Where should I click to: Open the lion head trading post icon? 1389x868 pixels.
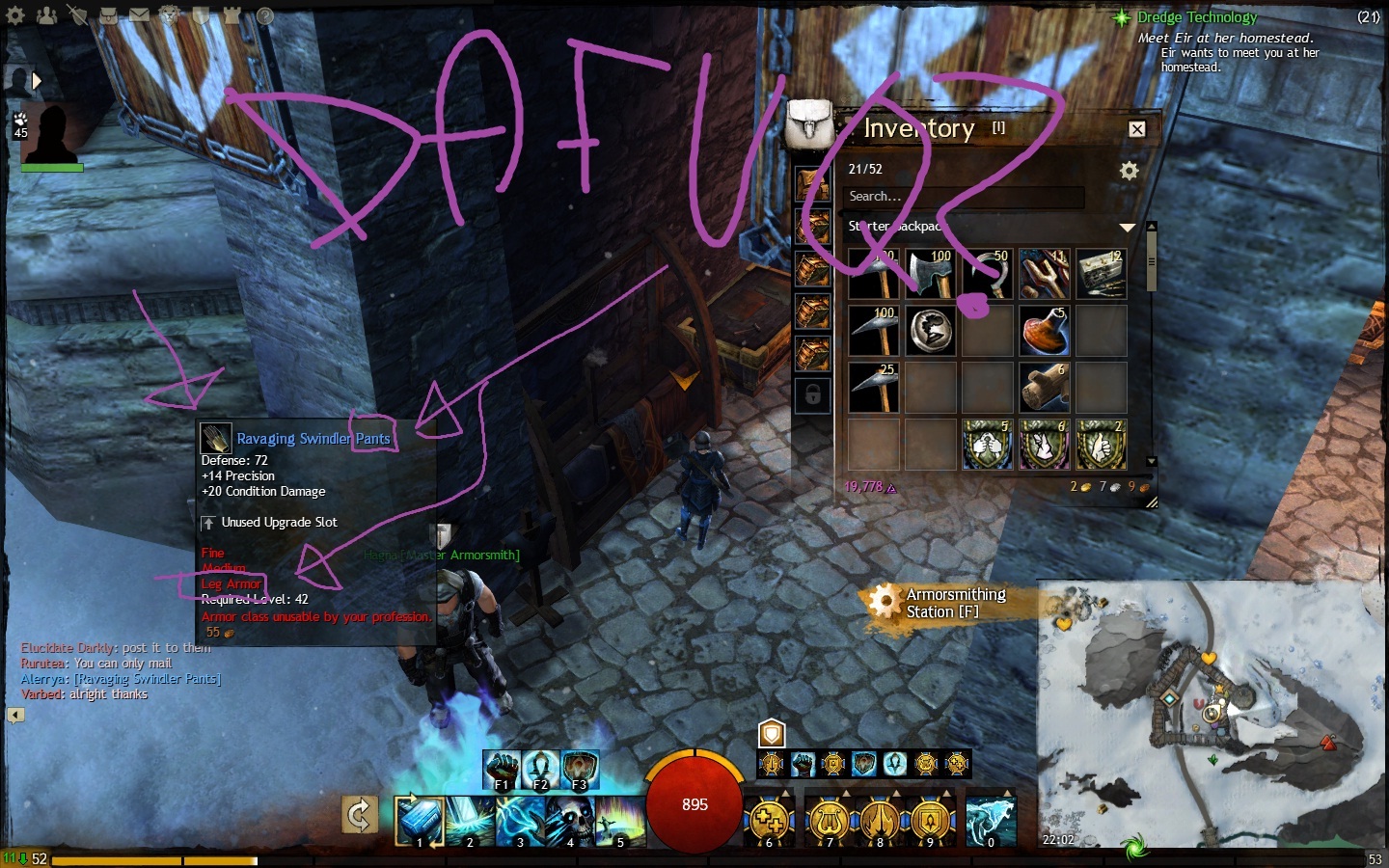click(x=170, y=15)
